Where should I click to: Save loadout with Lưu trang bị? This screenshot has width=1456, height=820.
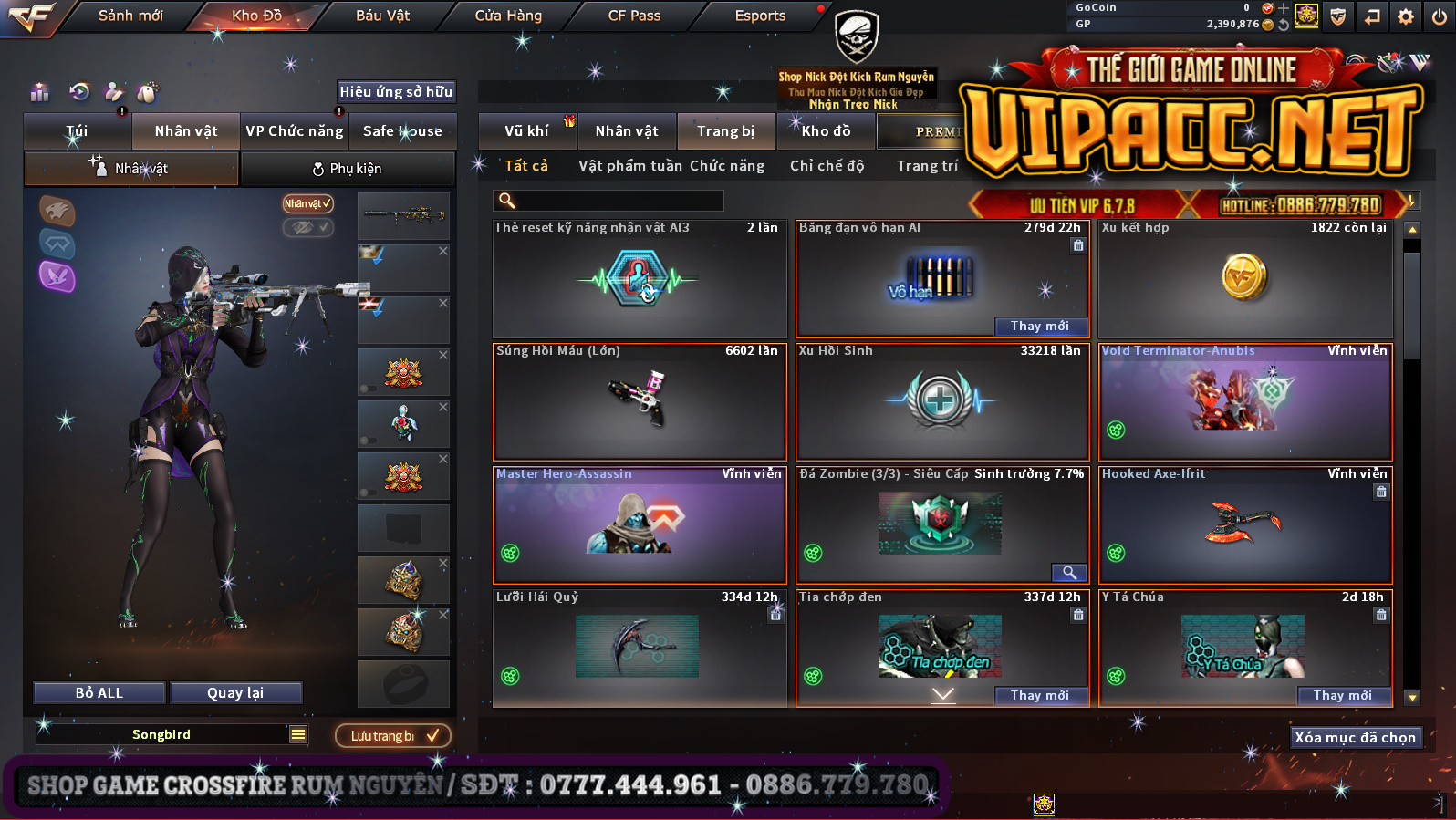(x=393, y=736)
